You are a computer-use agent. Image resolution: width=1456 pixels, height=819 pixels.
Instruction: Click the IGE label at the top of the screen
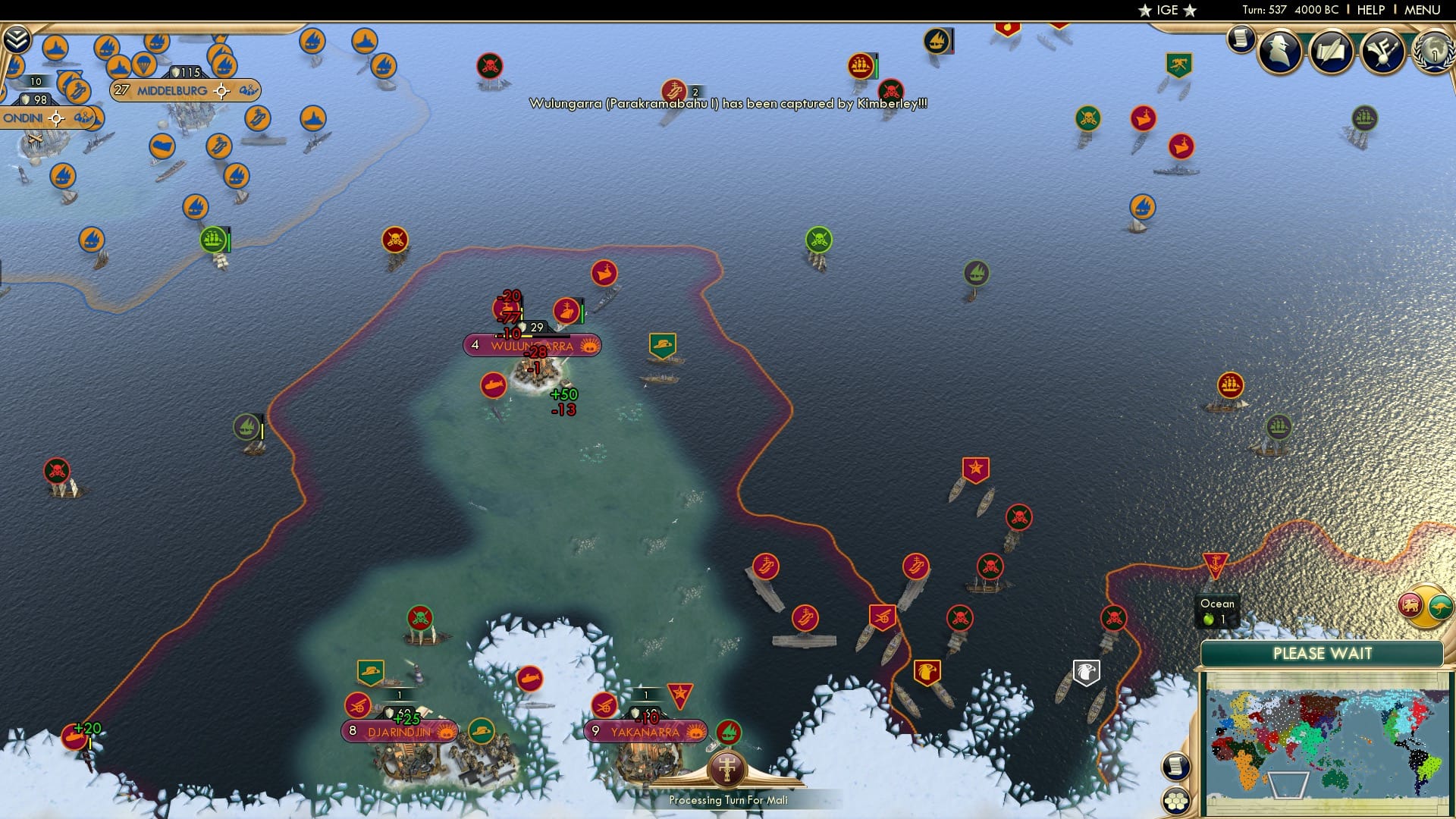pos(1166,10)
